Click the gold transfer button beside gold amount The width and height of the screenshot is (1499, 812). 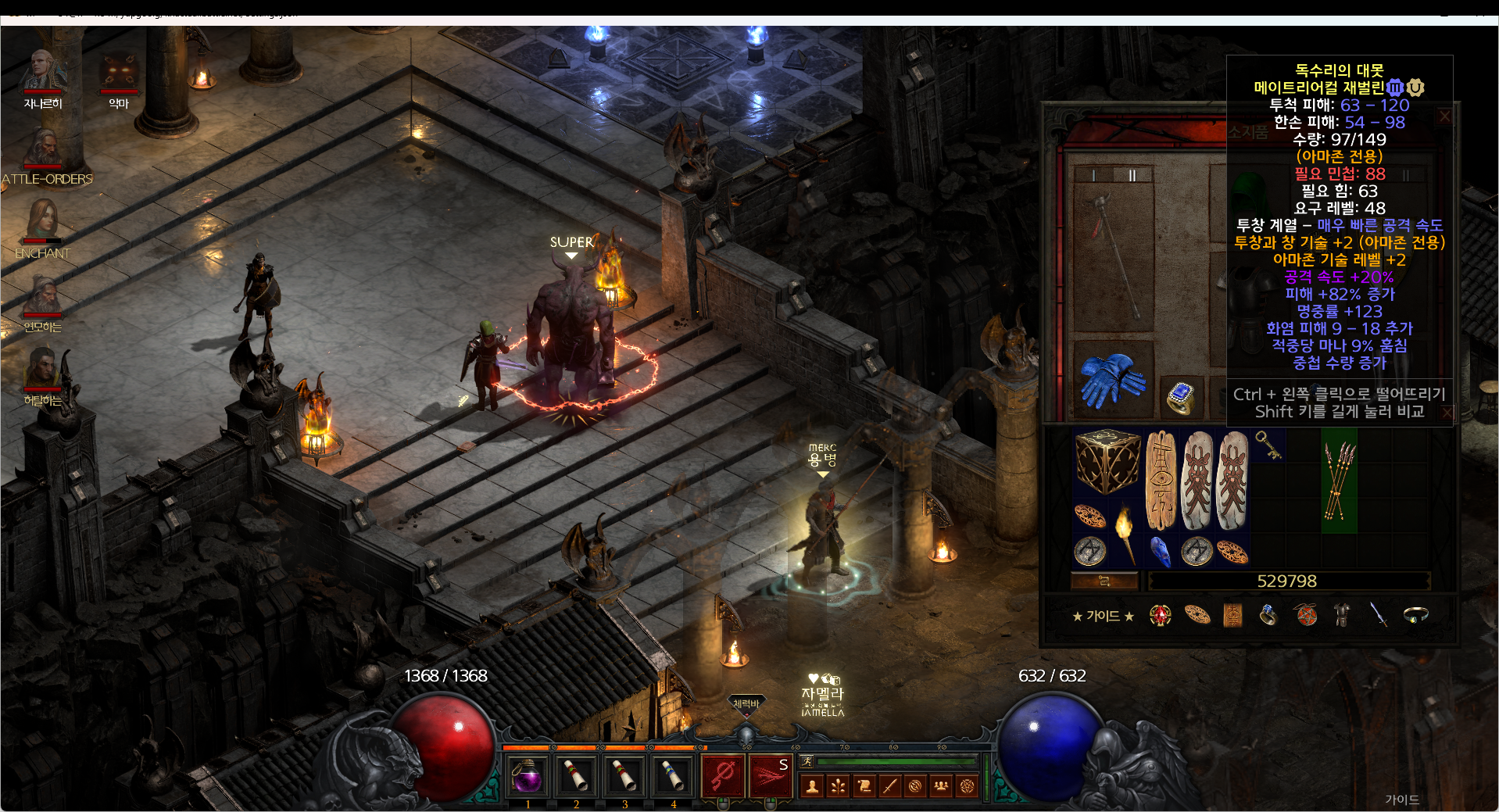(1104, 581)
